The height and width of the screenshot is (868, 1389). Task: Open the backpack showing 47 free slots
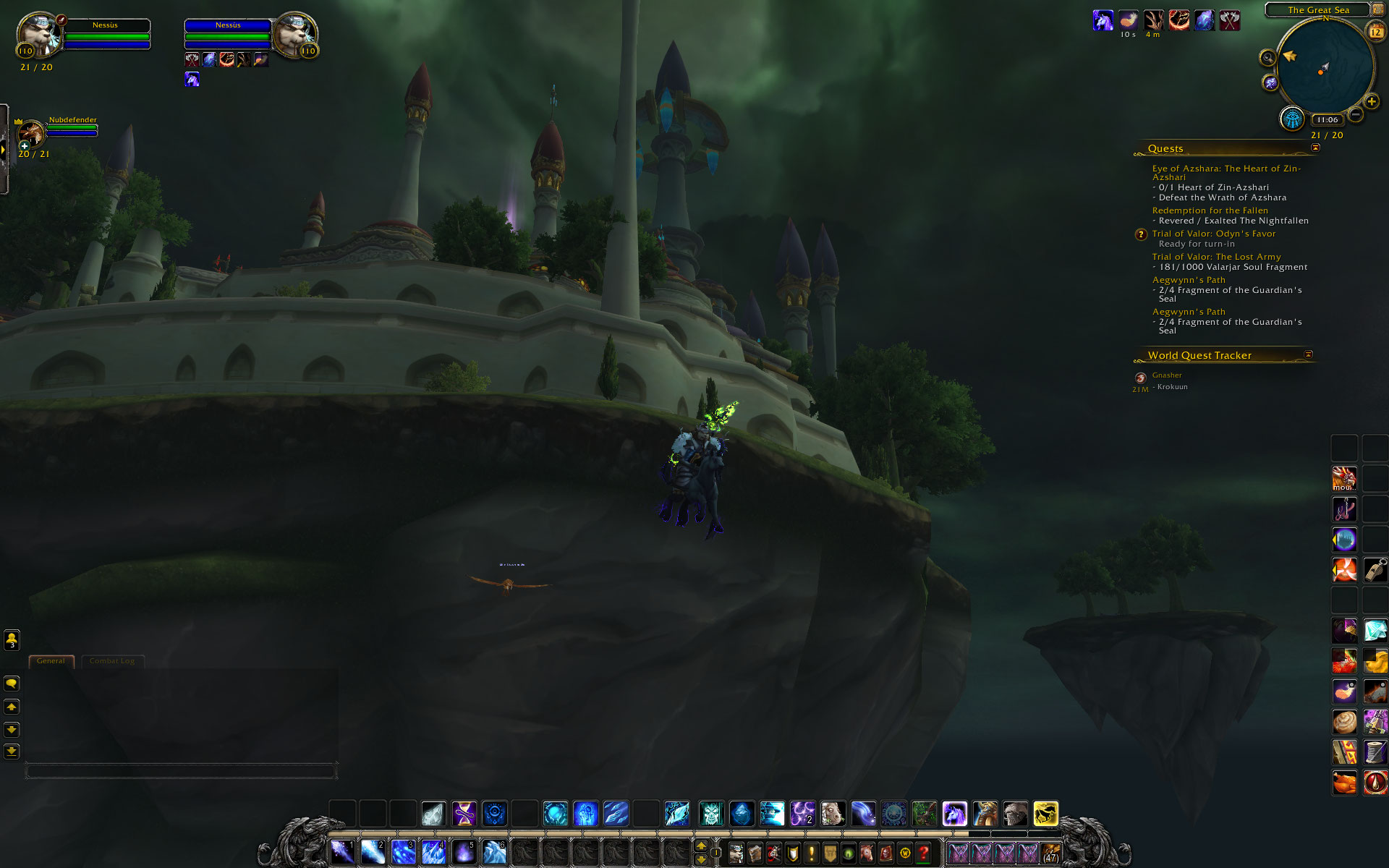[1050, 854]
